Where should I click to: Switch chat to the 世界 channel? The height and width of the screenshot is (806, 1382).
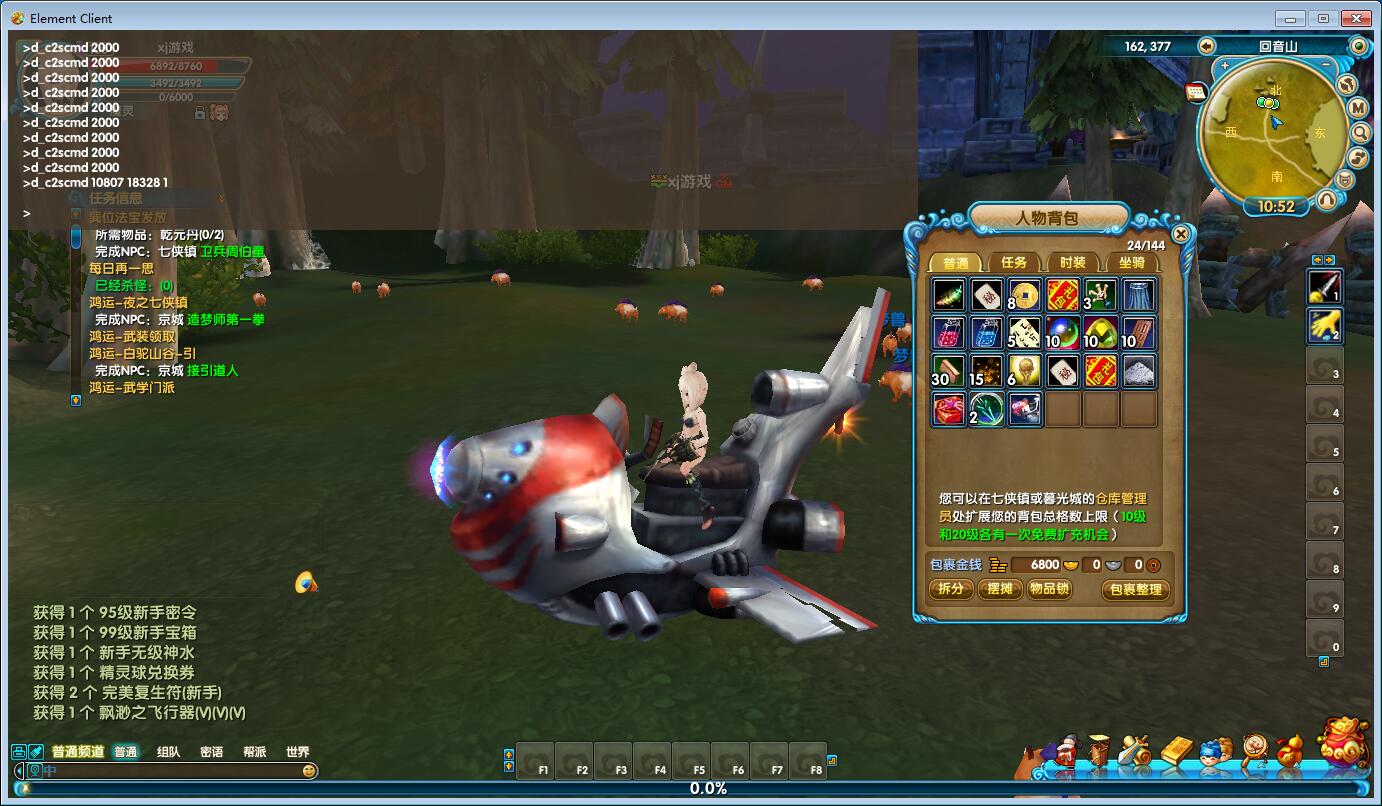click(x=297, y=752)
